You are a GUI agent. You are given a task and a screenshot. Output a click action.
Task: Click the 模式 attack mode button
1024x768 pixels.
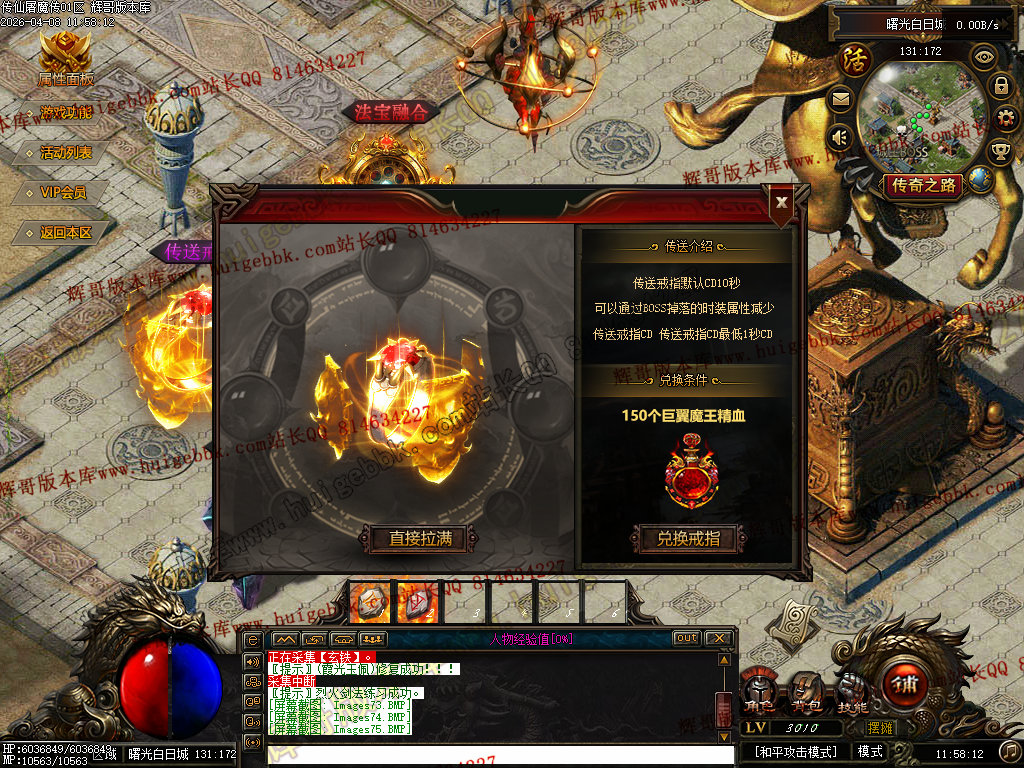click(x=870, y=751)
